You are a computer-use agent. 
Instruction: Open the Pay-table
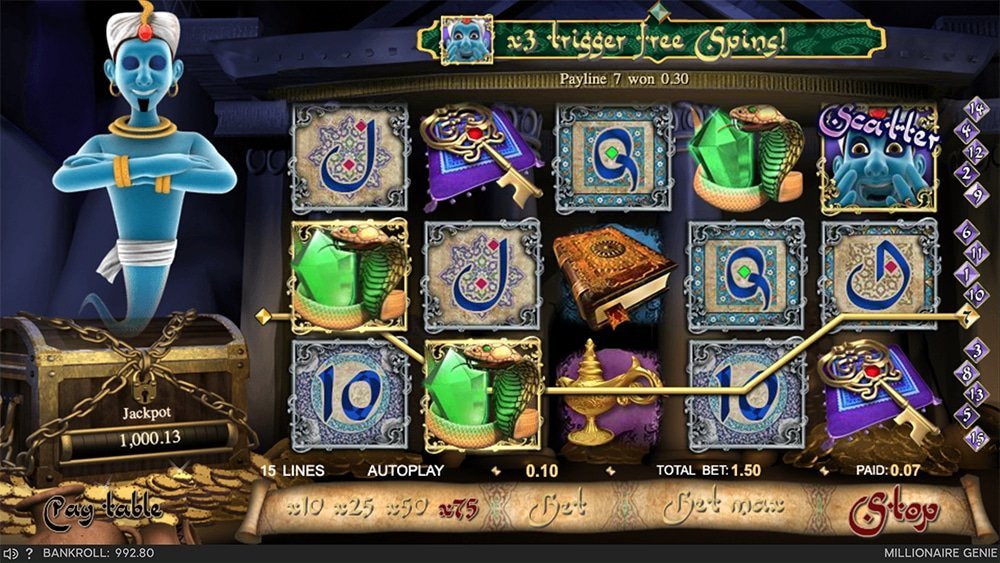[x=102, y=509]
